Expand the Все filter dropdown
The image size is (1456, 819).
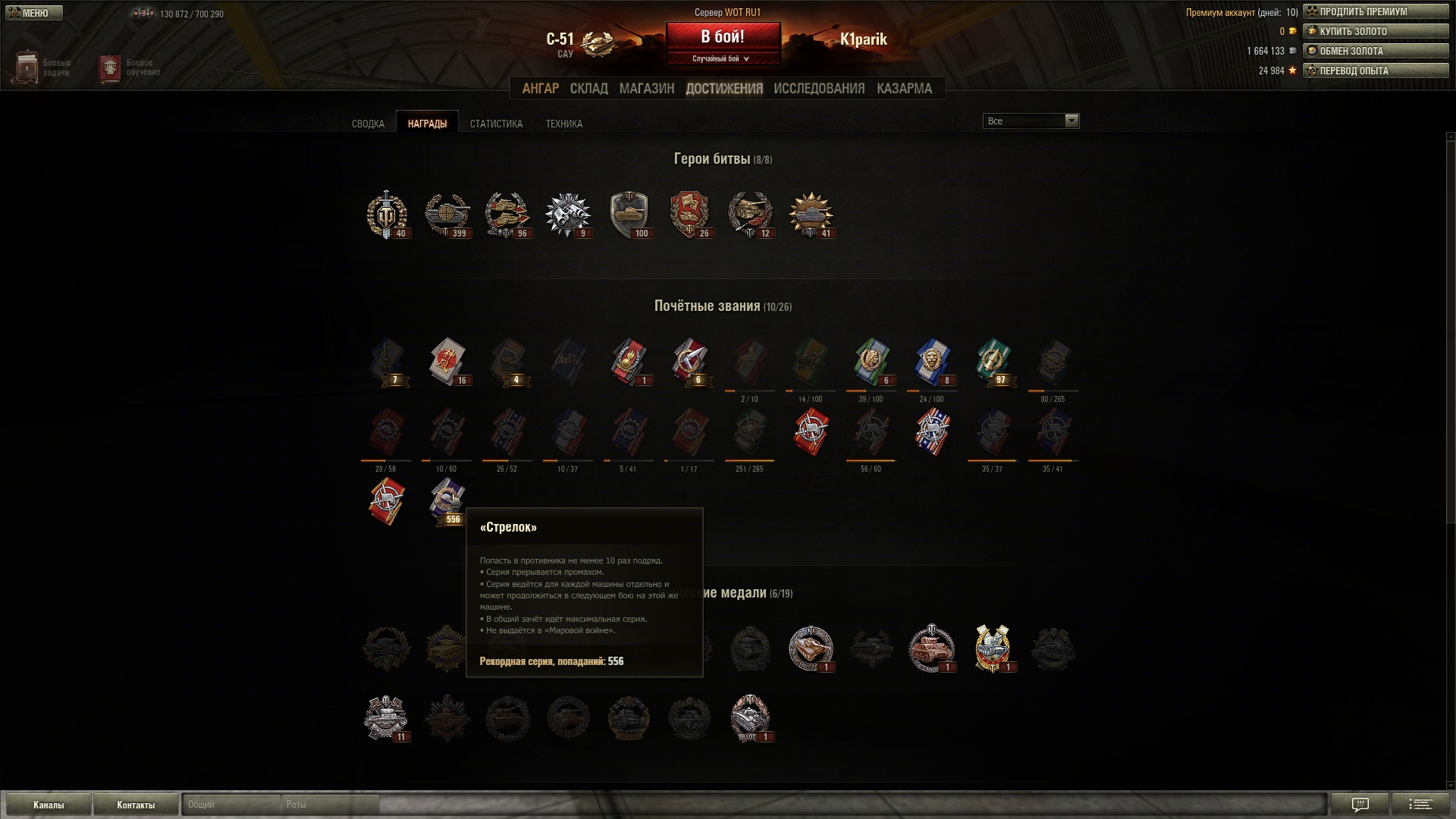1031,121
